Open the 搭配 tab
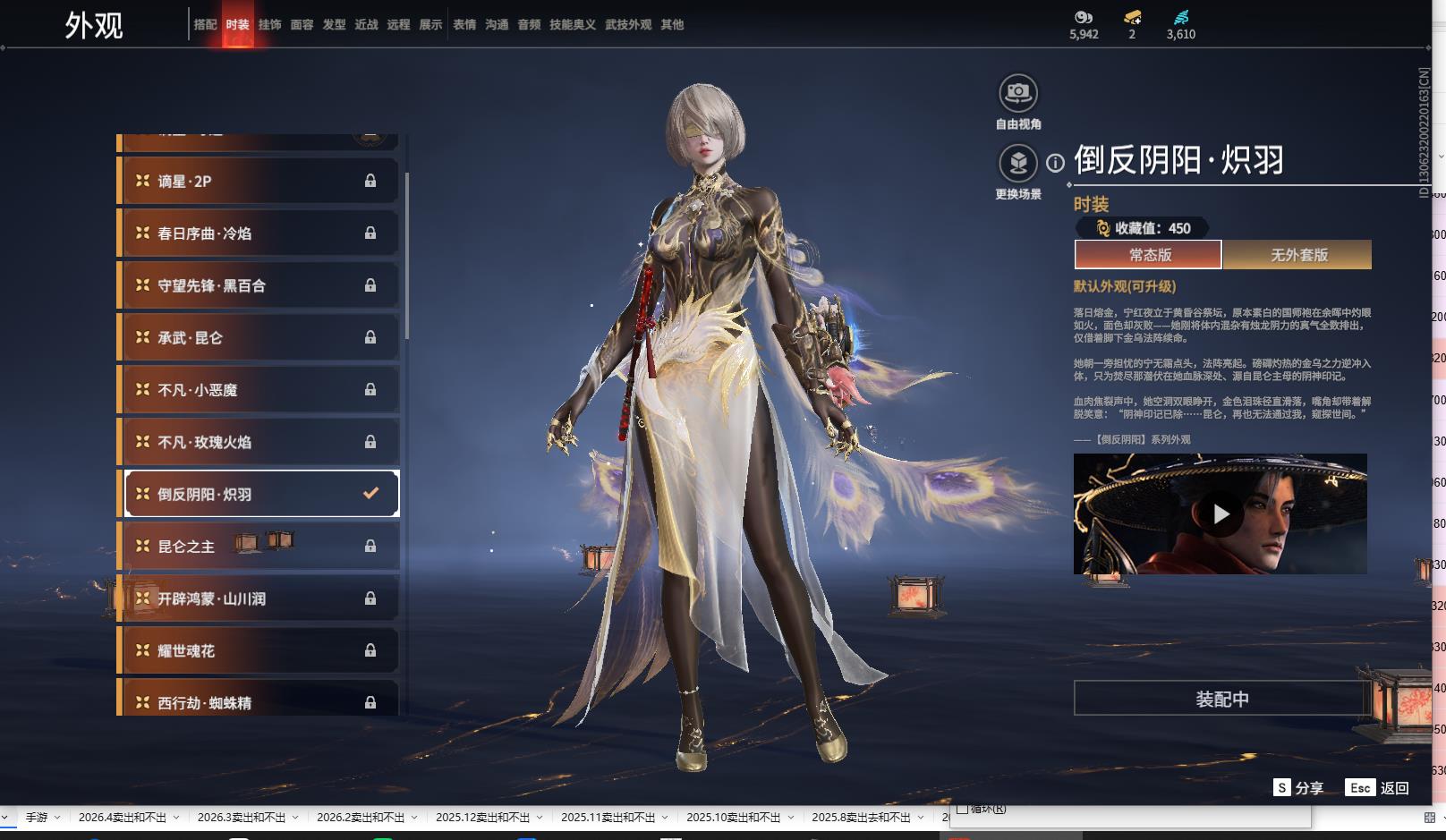The width and height of the screenshot is (1446, 840). (x=205, y=25)
